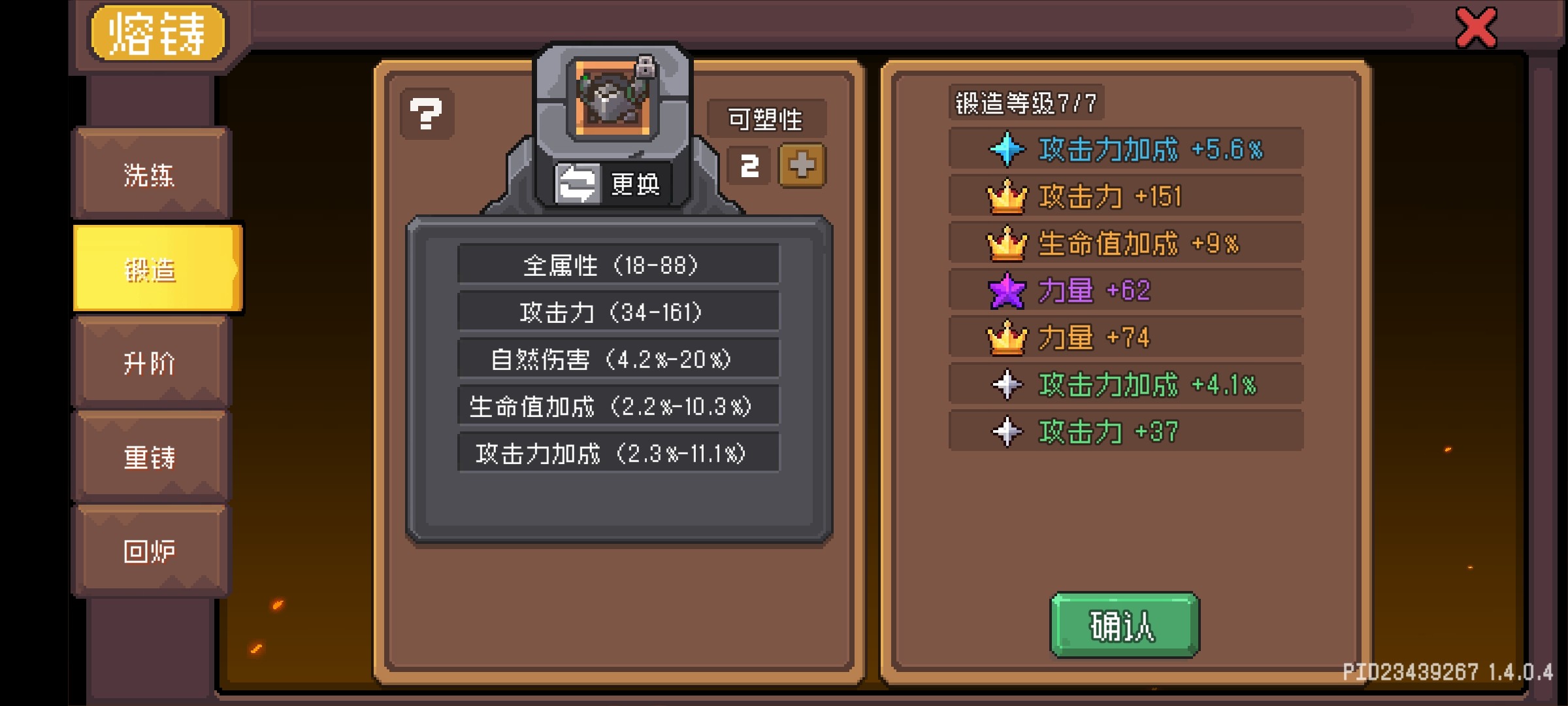Switch to the 重铸 tab

[x=152, y=458]
